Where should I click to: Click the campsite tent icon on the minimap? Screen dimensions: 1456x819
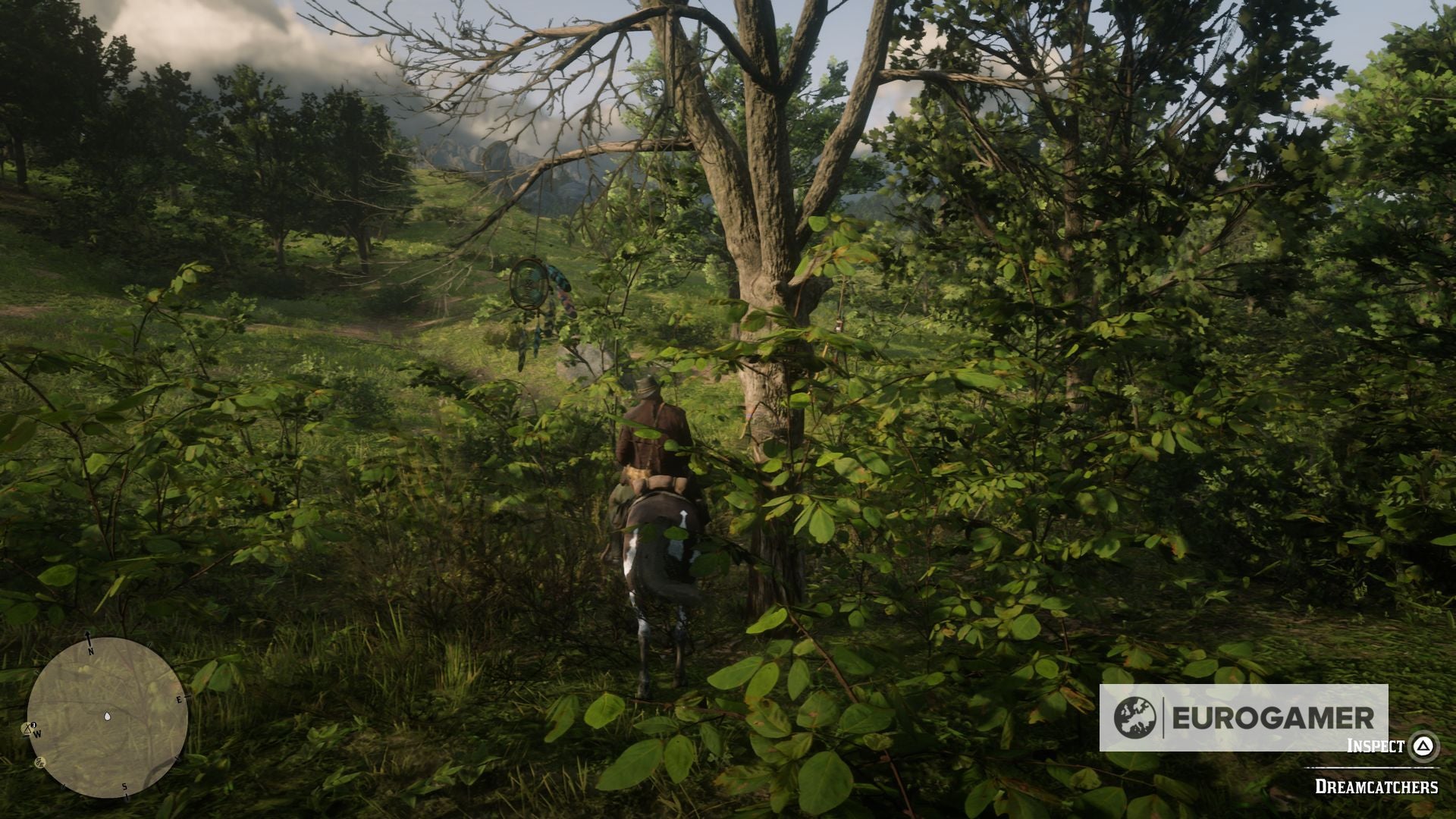[28, 729]
